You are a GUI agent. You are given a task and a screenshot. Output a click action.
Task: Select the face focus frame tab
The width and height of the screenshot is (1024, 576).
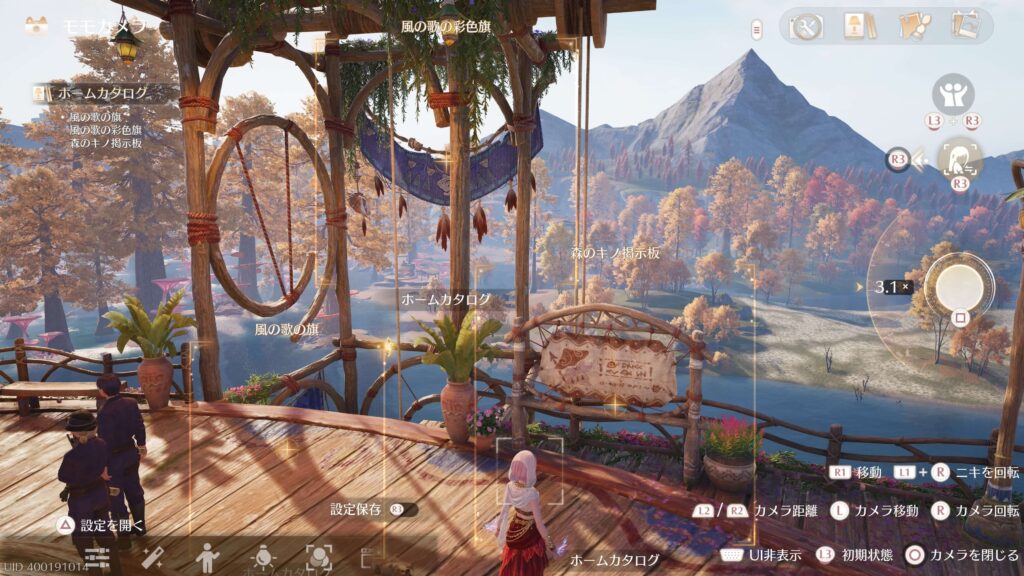click(319, 557)
